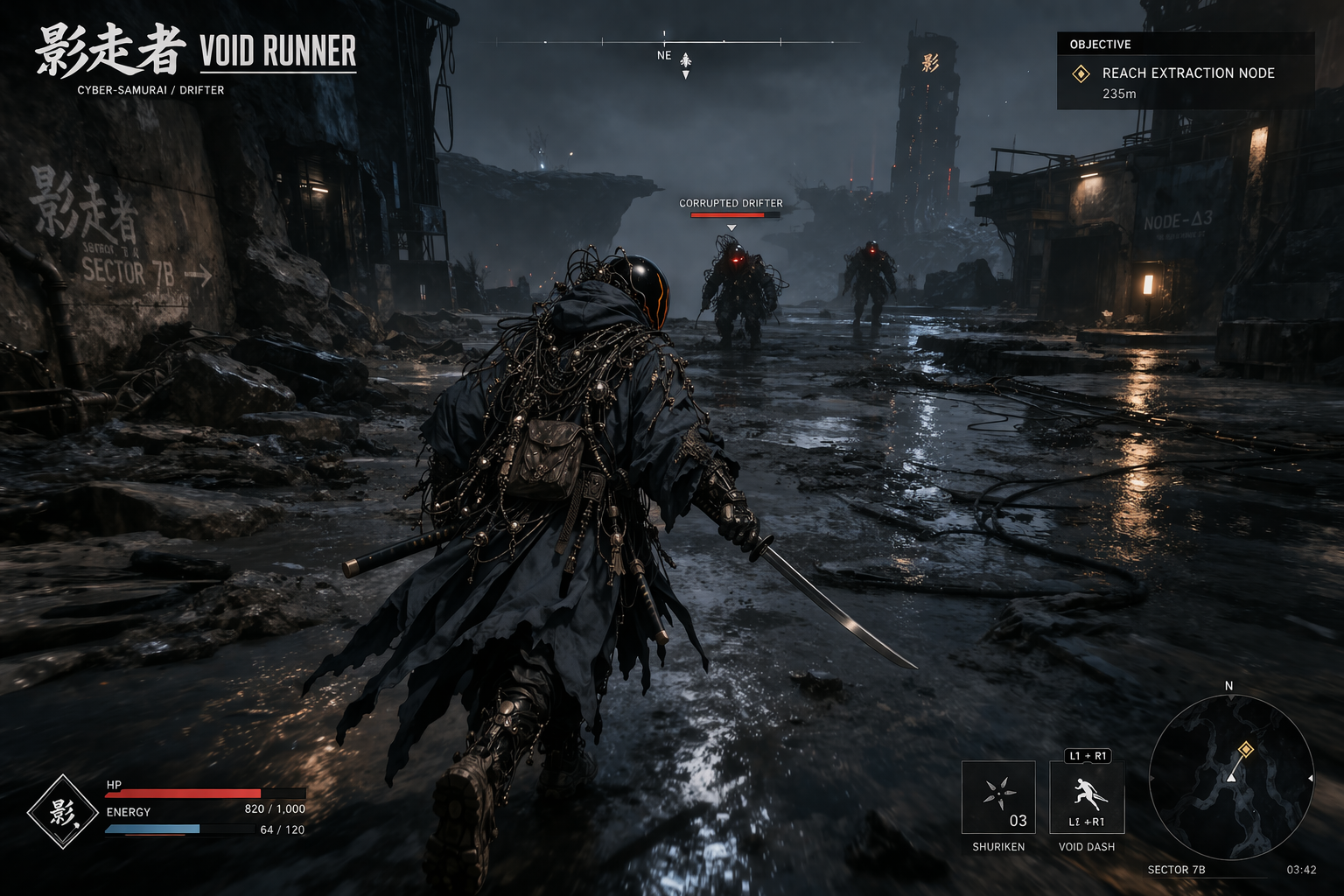The height and width of the screenshot is (896, 1344).
Task: Click the chevron under Corrupted Drifter nameplate
Action: (733, 226)
